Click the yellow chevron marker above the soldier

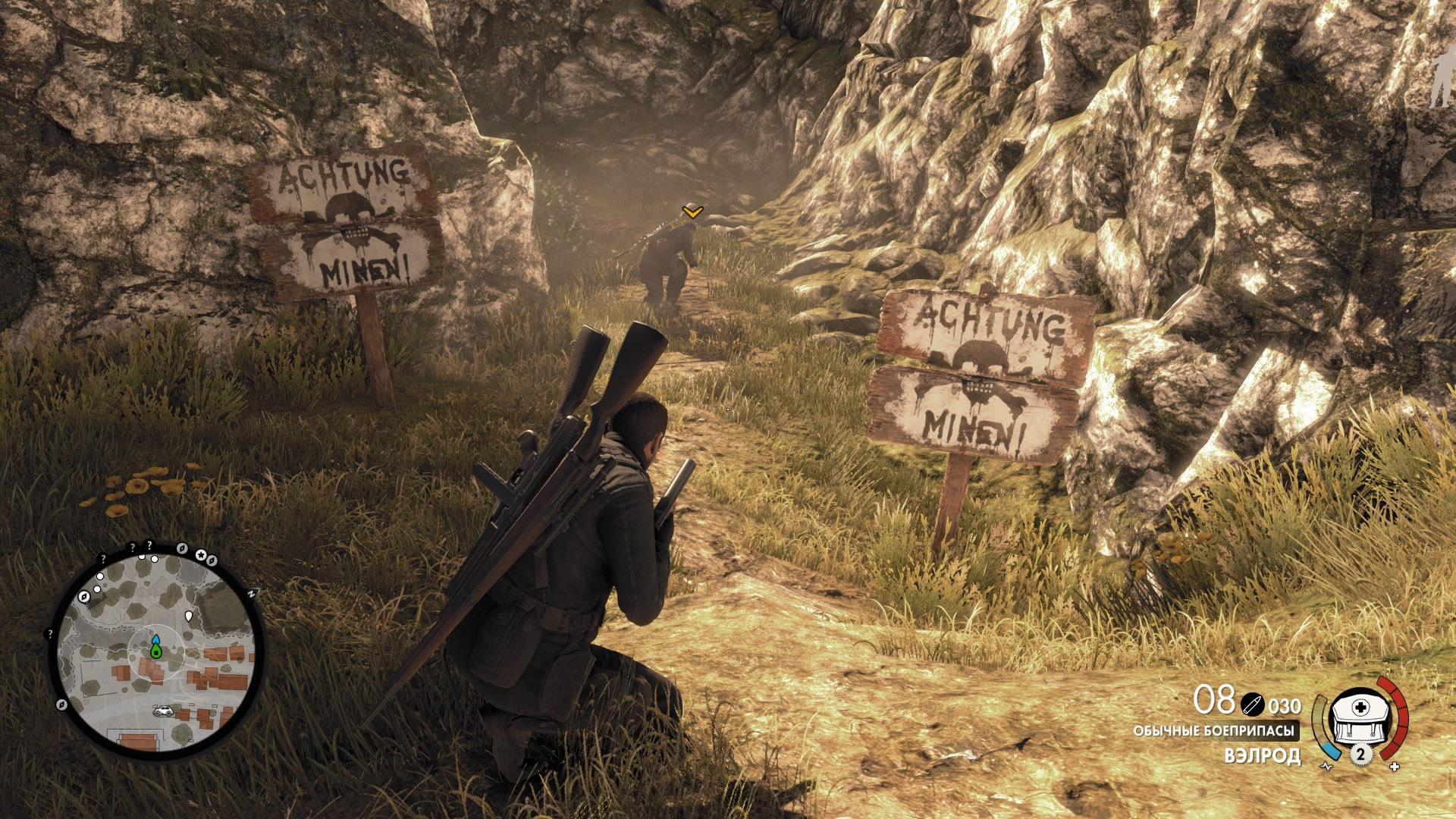click(691, 212)
